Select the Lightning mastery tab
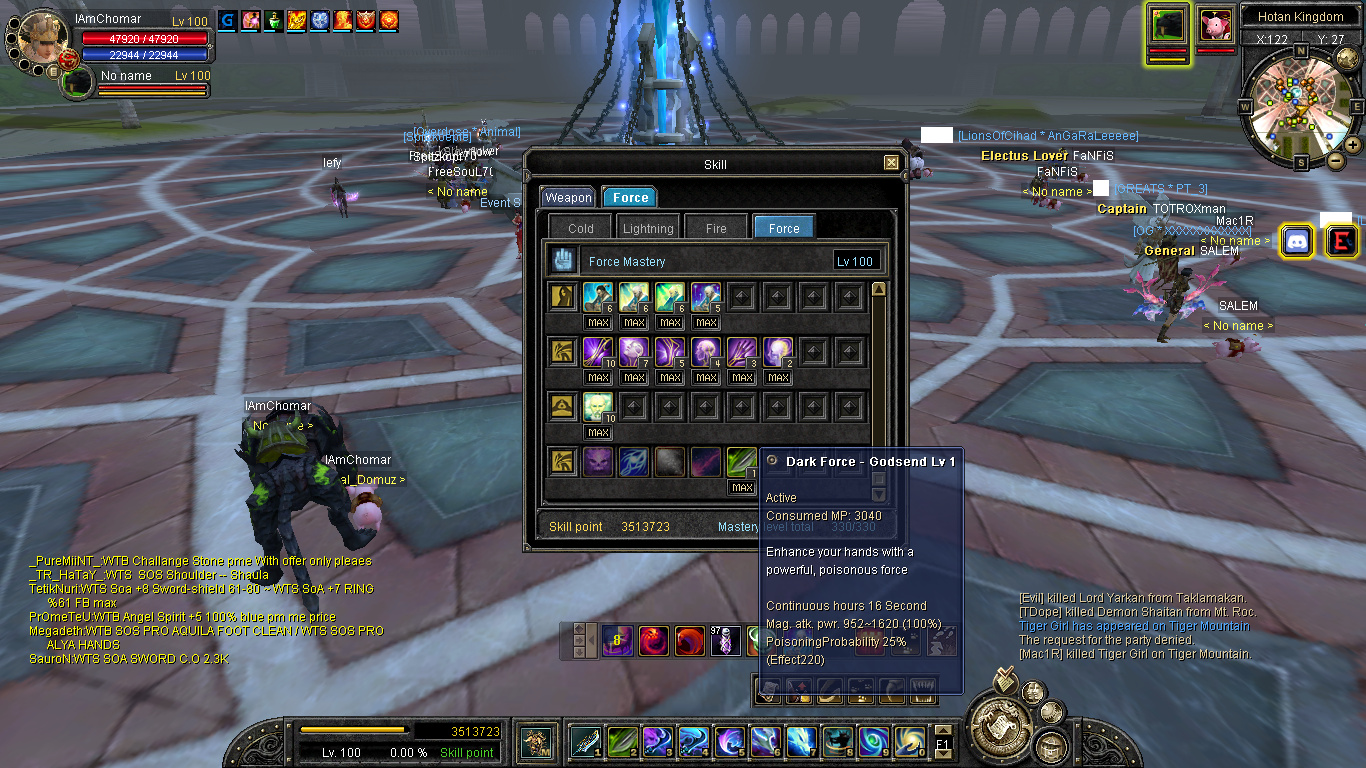The image size is (1366, 768). coord(648,229)
